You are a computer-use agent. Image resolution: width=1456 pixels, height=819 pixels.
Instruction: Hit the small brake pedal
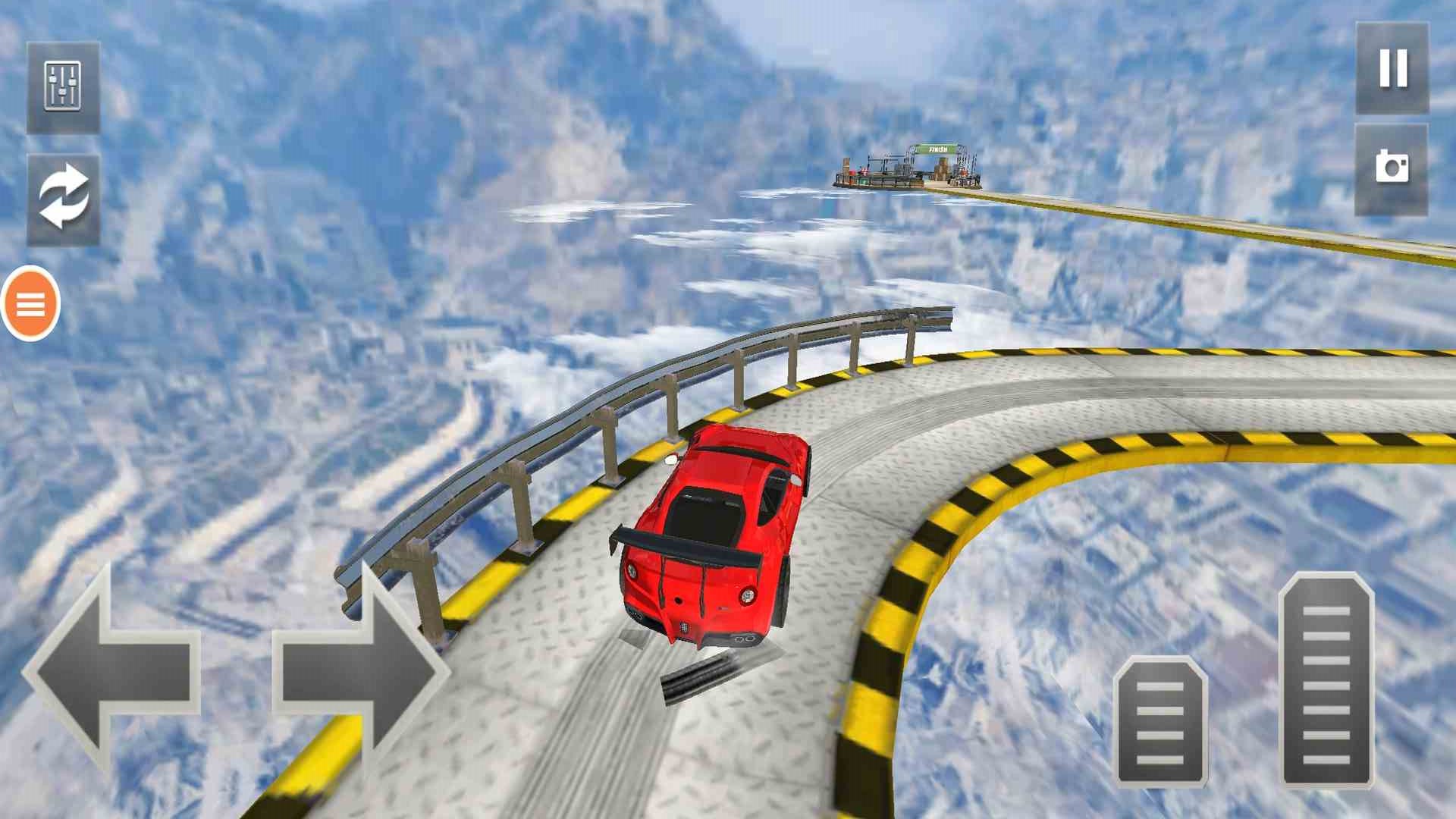point(1160,722)
